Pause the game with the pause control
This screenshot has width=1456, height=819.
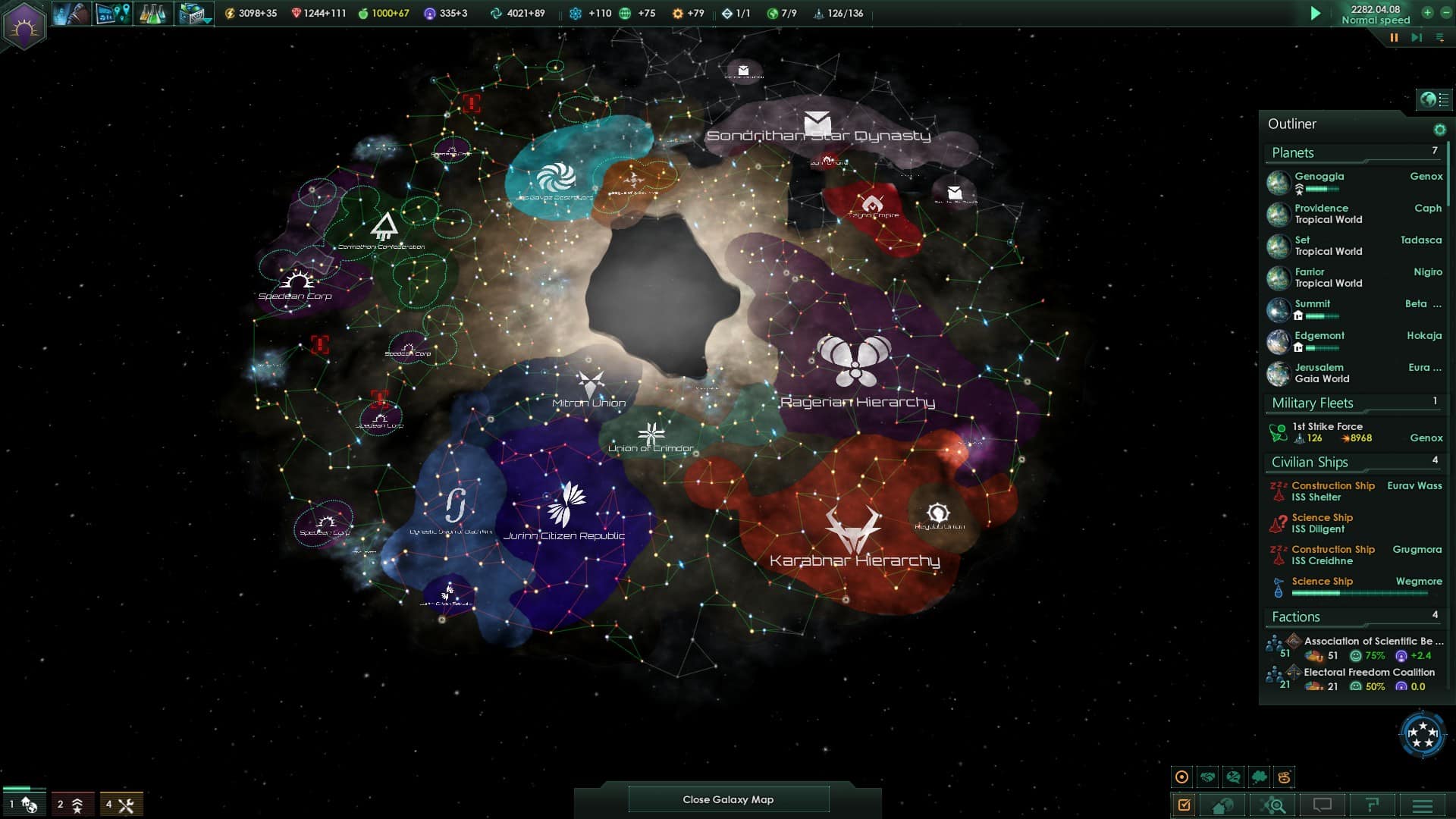[1394, 36]
